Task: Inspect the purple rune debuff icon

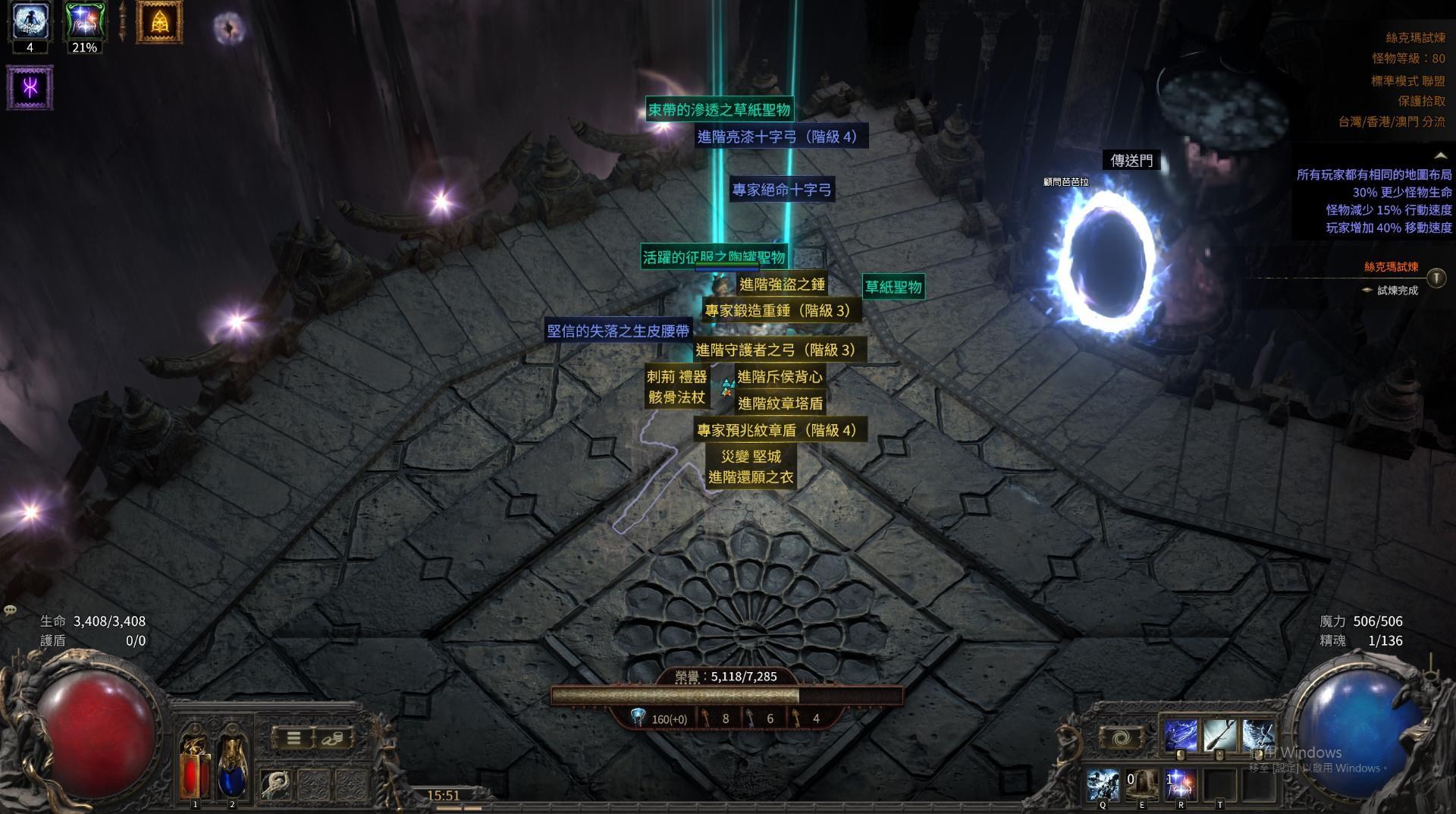Action: 30,87
